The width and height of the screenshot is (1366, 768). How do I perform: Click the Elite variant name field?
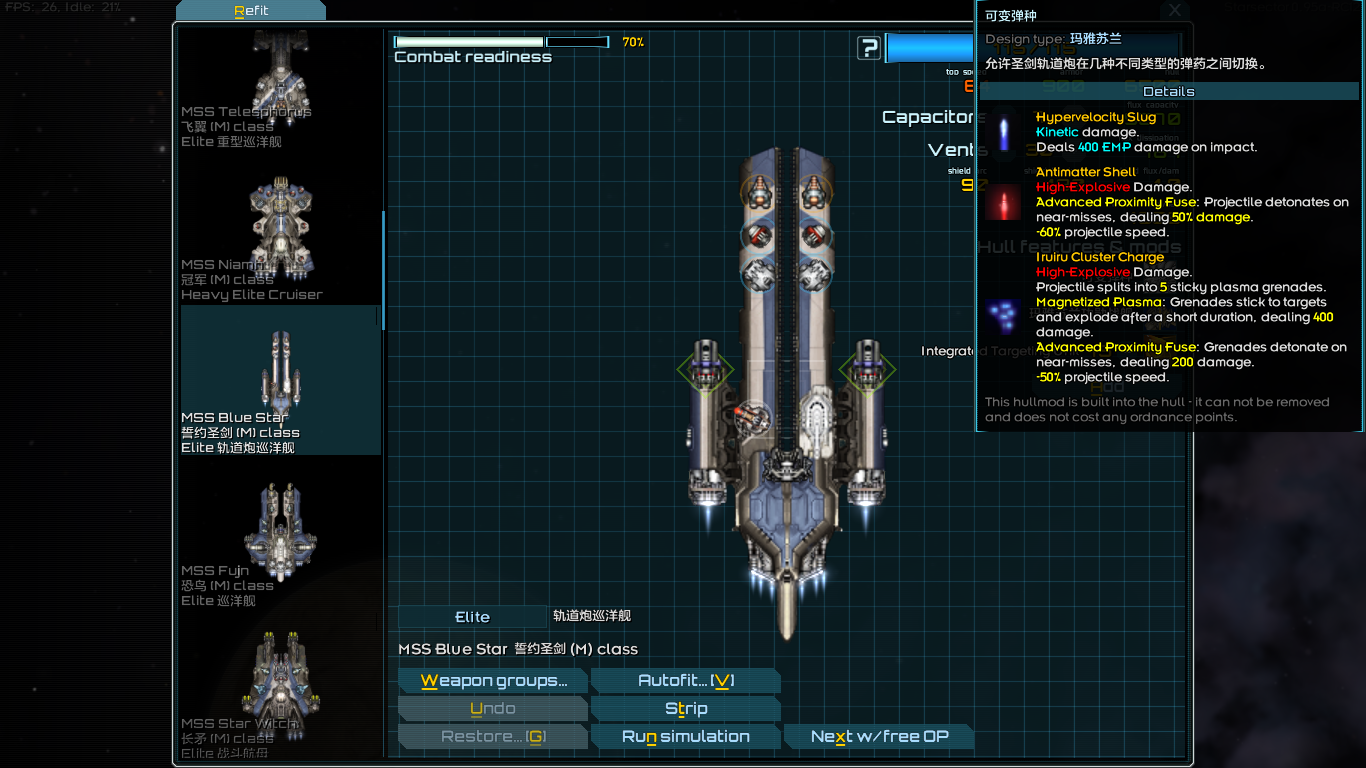pyautogui.click(x=472, y=617)
